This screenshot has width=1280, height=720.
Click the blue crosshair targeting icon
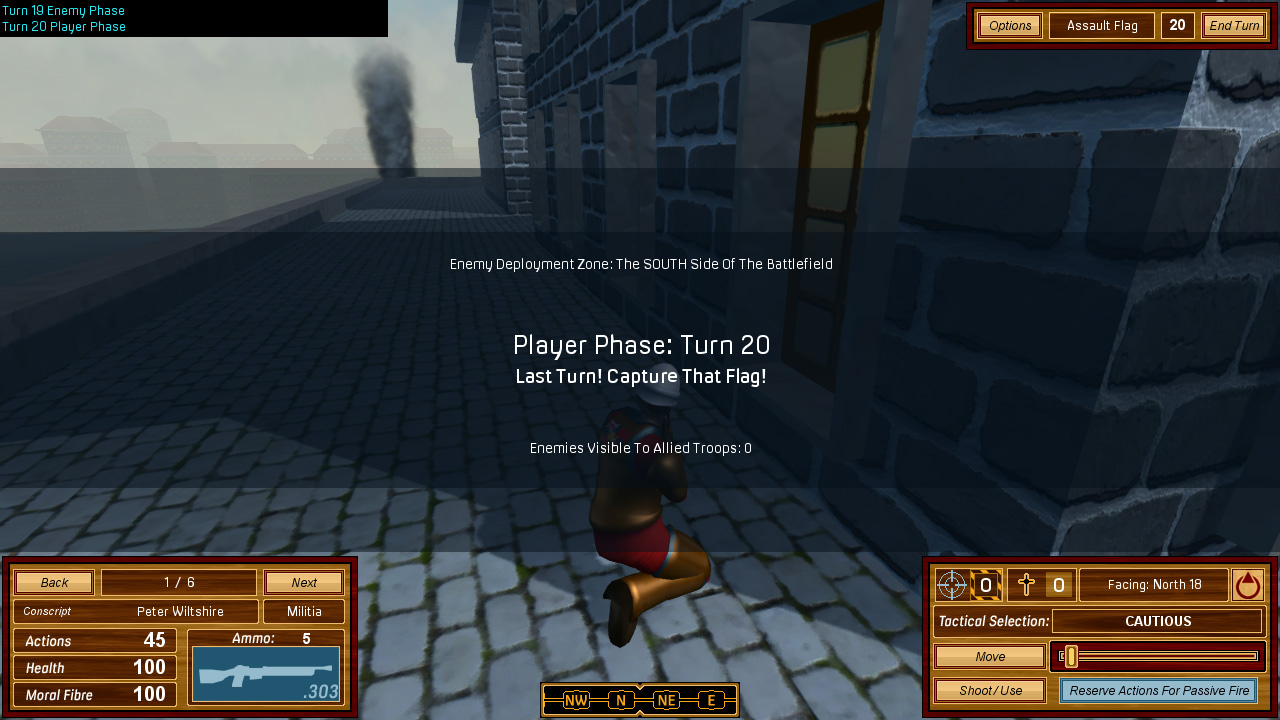(952, 585)
